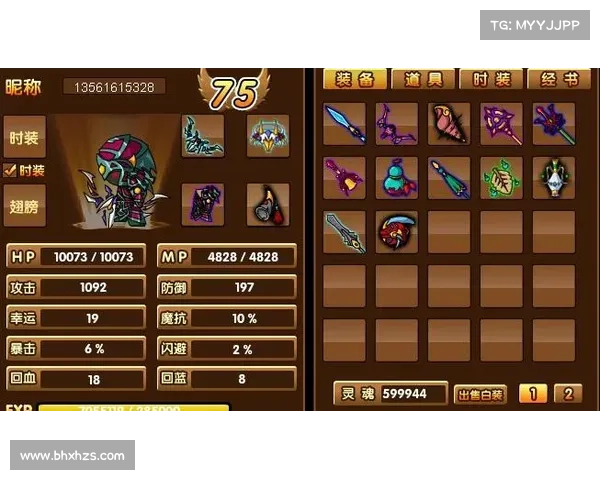Go to inventory page 1
This screenshot has width=600, height=480.
click(x=531, y=394)
